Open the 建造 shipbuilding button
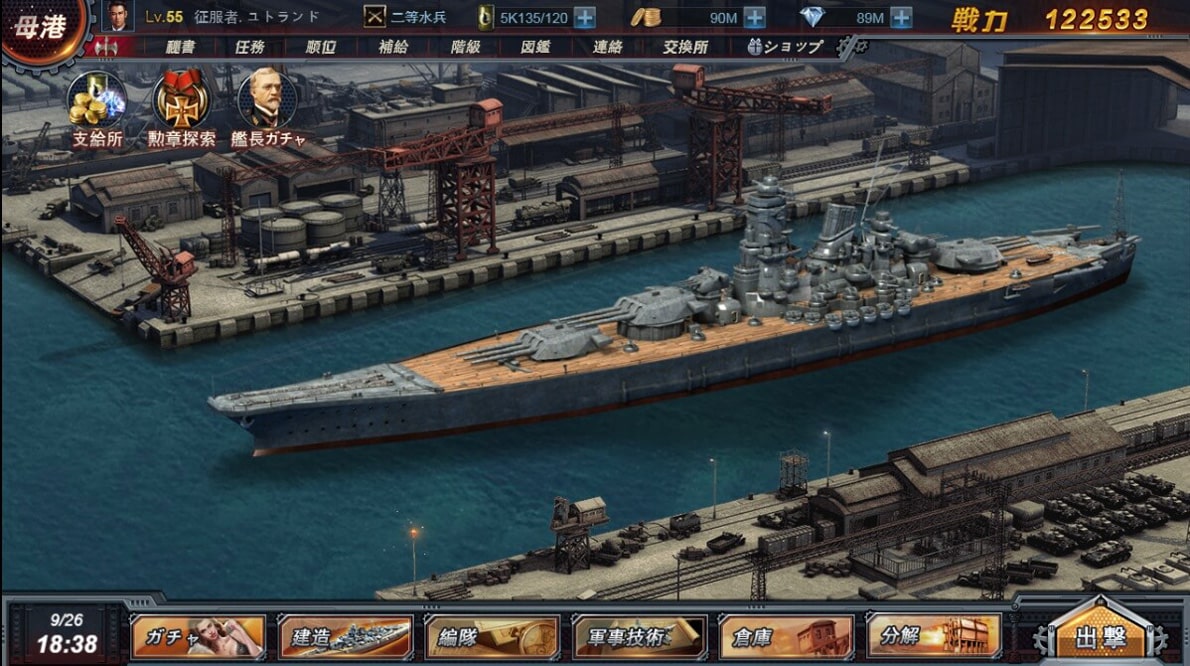Viewport: 1190px width, 666px height. coord(345,637)
